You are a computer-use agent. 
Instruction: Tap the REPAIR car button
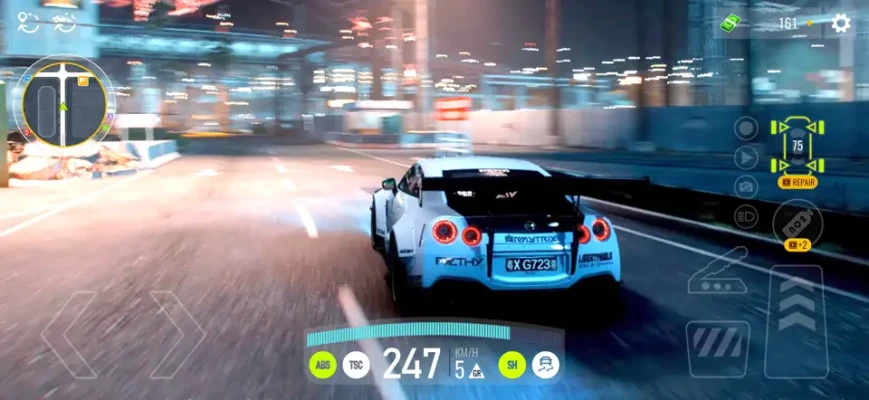(797, 183)
